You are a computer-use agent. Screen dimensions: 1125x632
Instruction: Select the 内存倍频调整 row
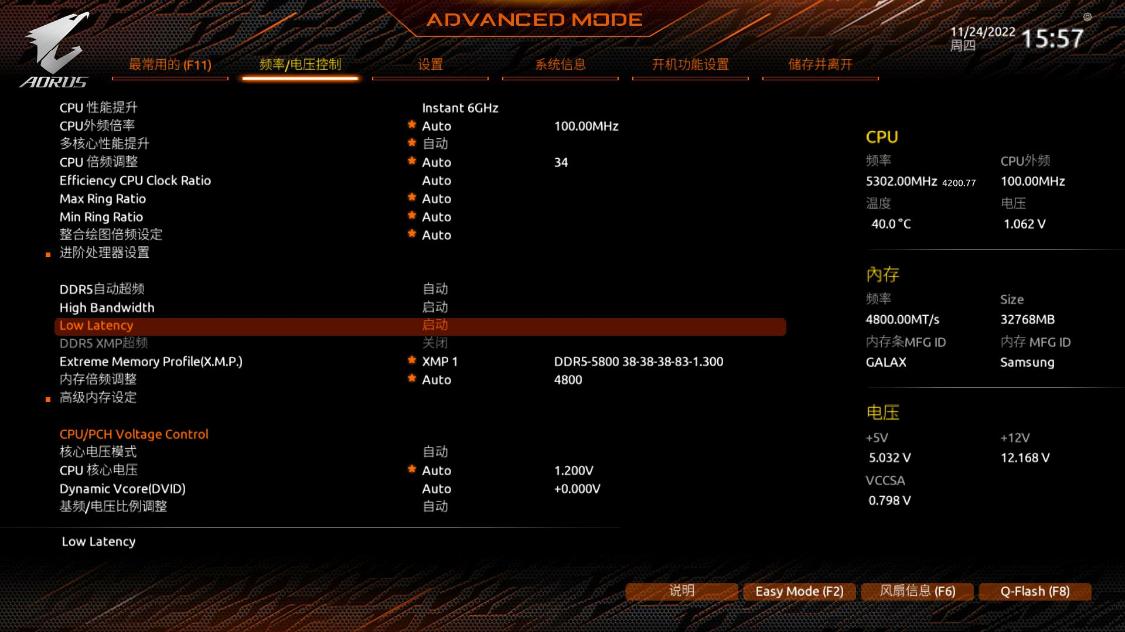[98, 380]
